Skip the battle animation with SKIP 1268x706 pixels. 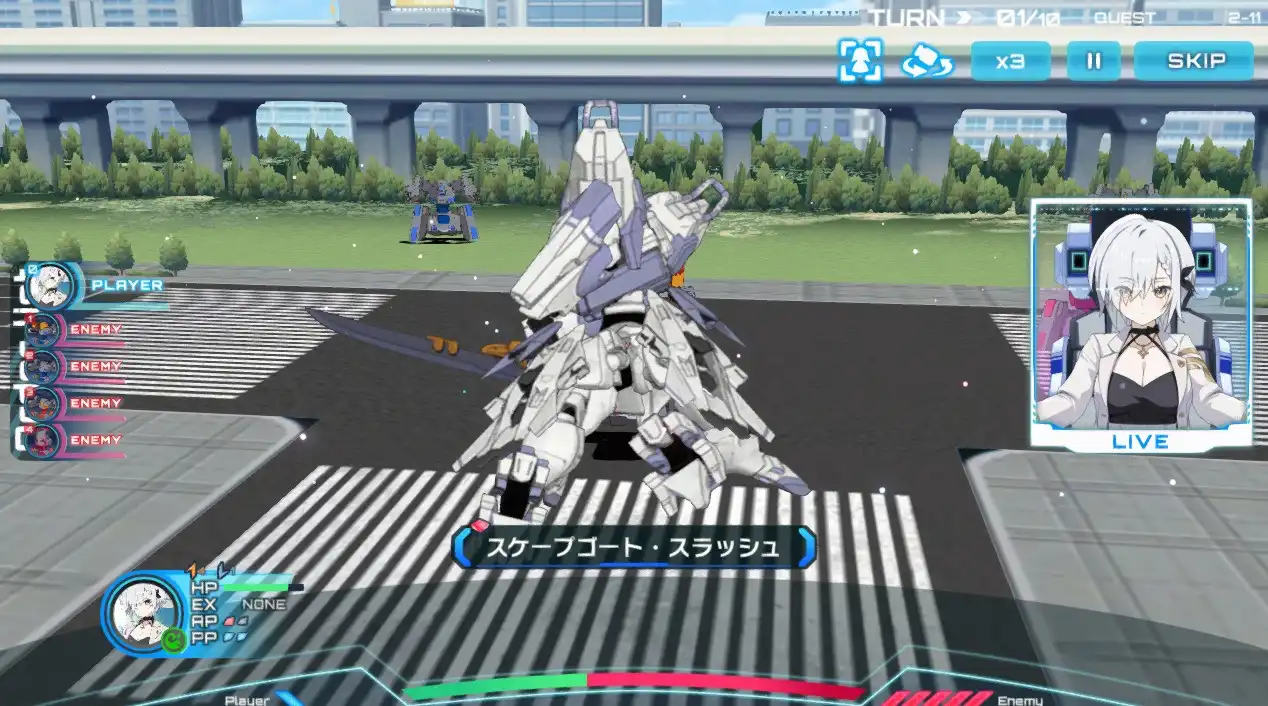[1194, 61]
